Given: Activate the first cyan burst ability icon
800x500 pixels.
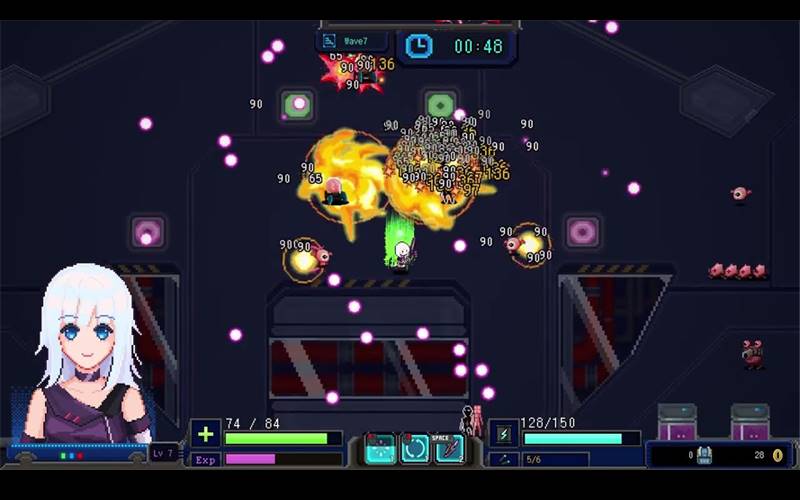Looking at the screenshot, I should (x=381, y=449).
